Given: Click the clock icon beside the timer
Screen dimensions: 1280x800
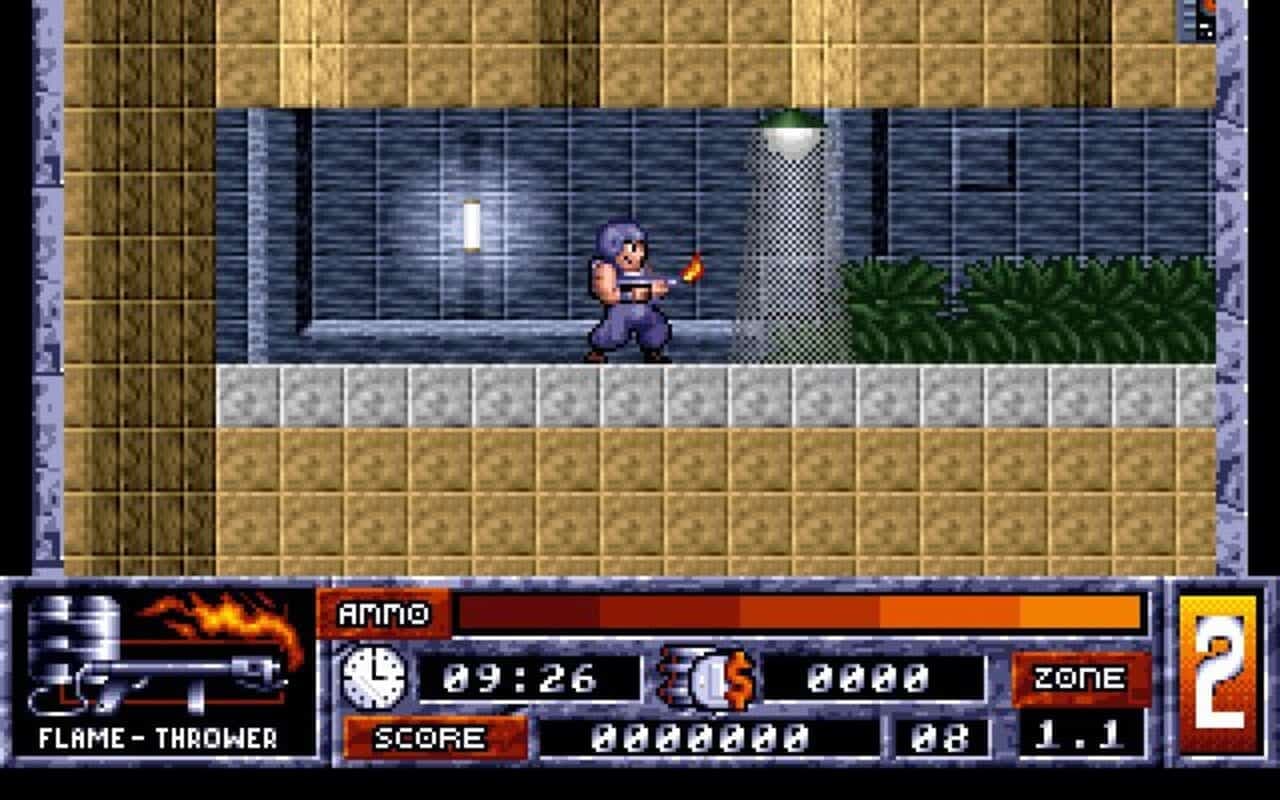Looking at the screenshot, I should (370, 678).
